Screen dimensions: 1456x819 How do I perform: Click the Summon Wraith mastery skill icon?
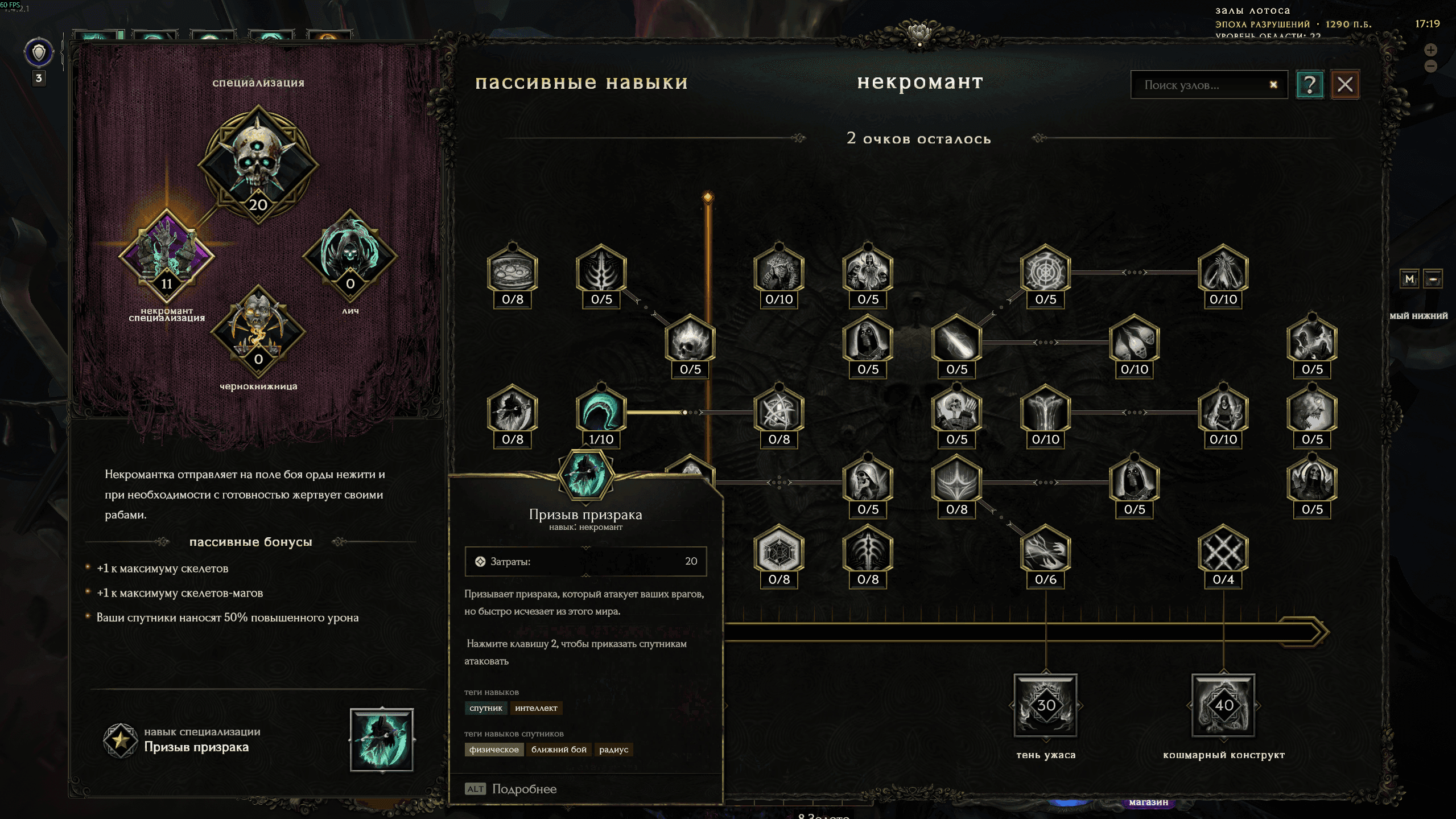point(382,739)
